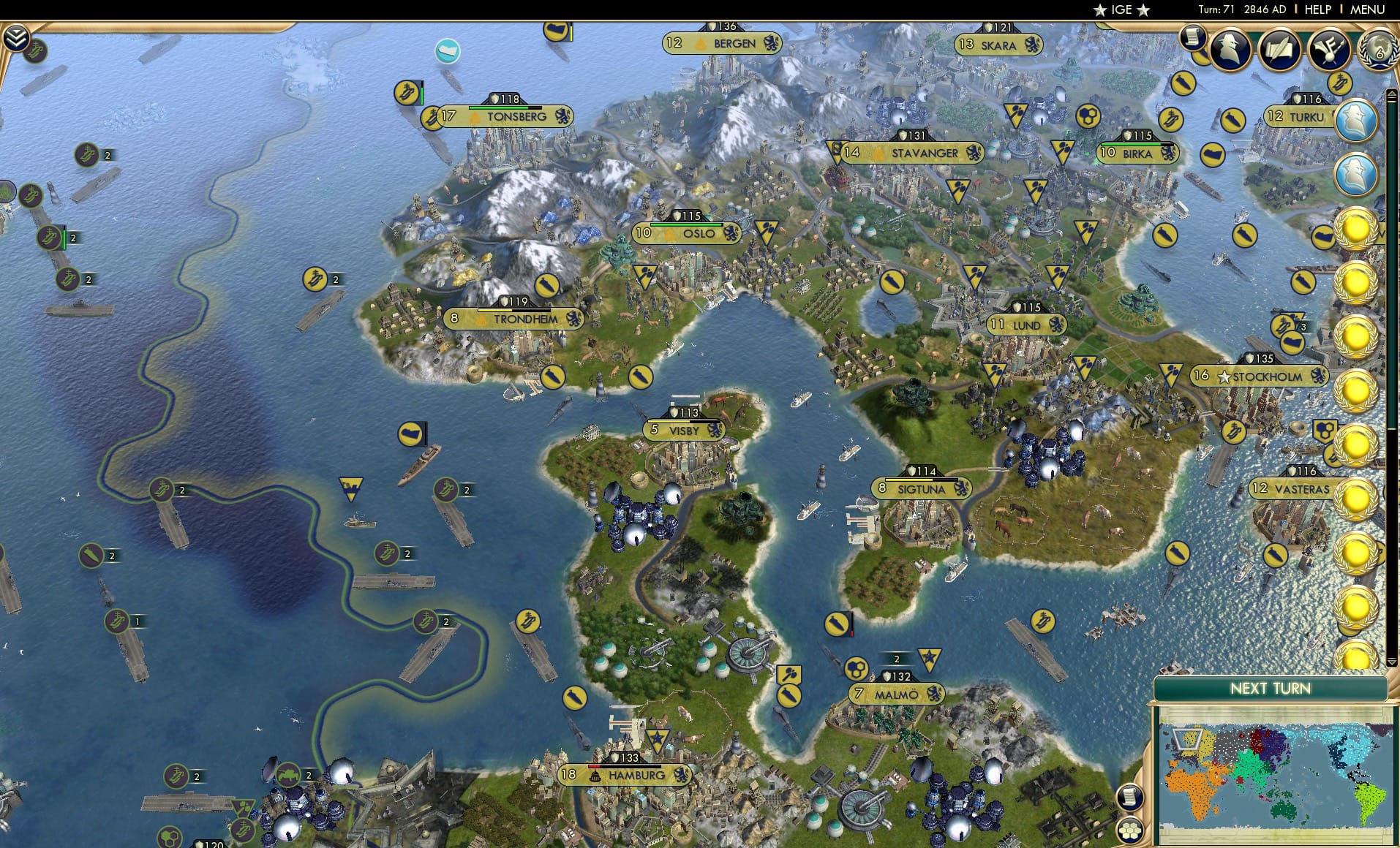
Task: Open the MENU at top right
Action: 1369,10
